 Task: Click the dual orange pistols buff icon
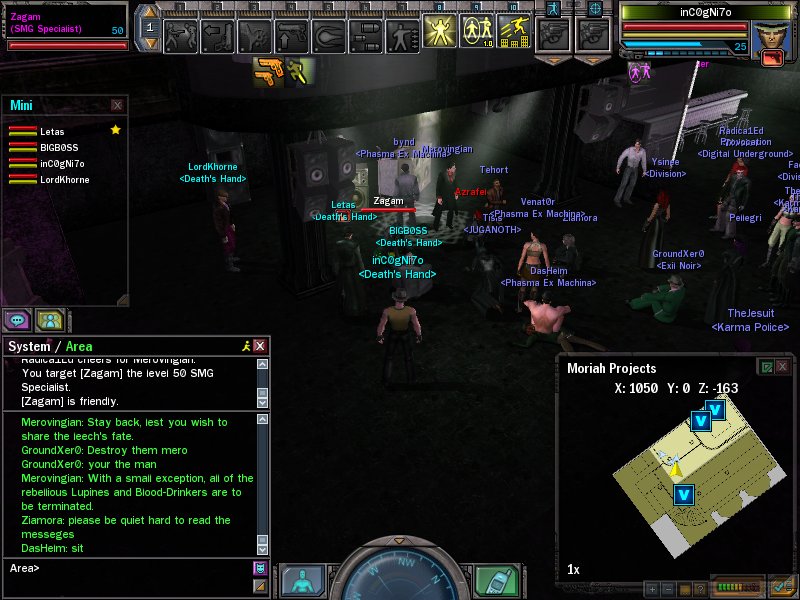click(x=267, y=71)
